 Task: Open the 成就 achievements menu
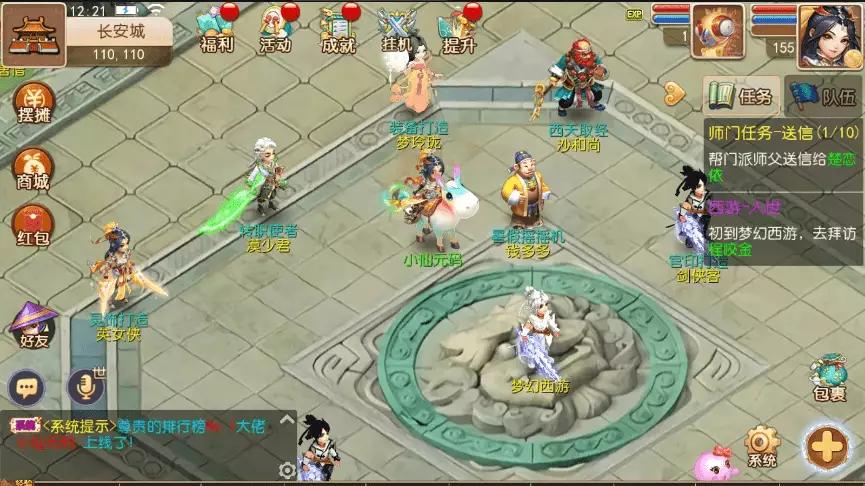pyautogui.click(x=337, y=29)
